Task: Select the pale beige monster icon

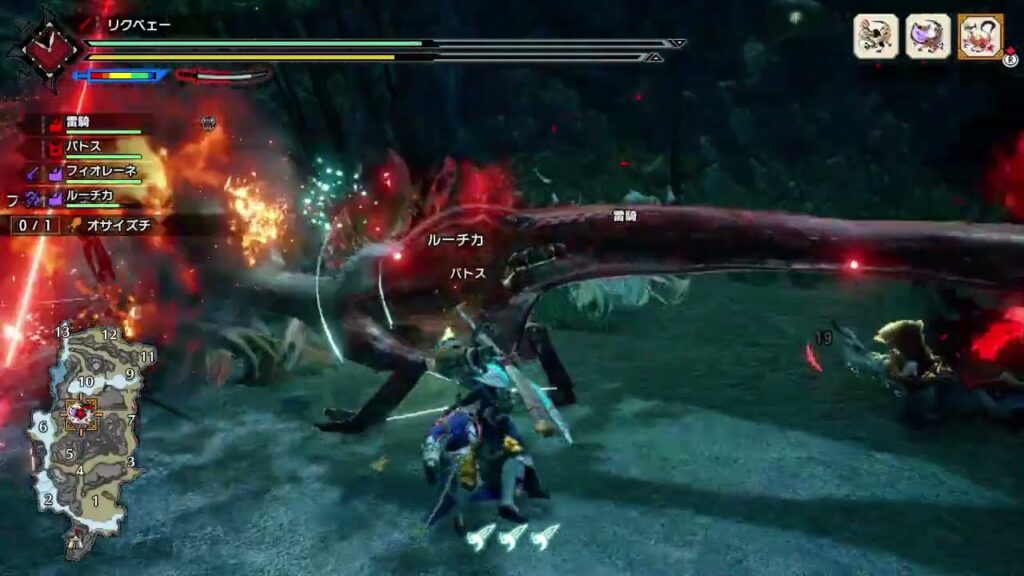Action: click(875, 37)
